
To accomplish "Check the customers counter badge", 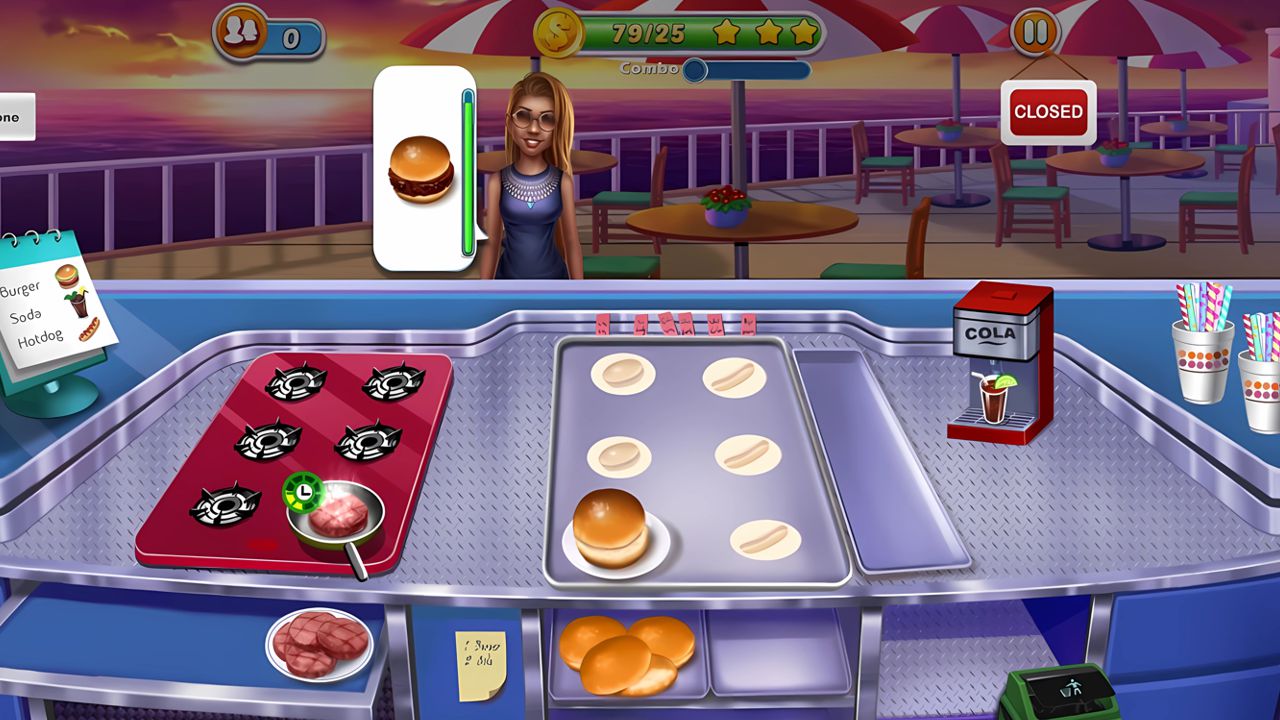I will (x=262, y=33).
